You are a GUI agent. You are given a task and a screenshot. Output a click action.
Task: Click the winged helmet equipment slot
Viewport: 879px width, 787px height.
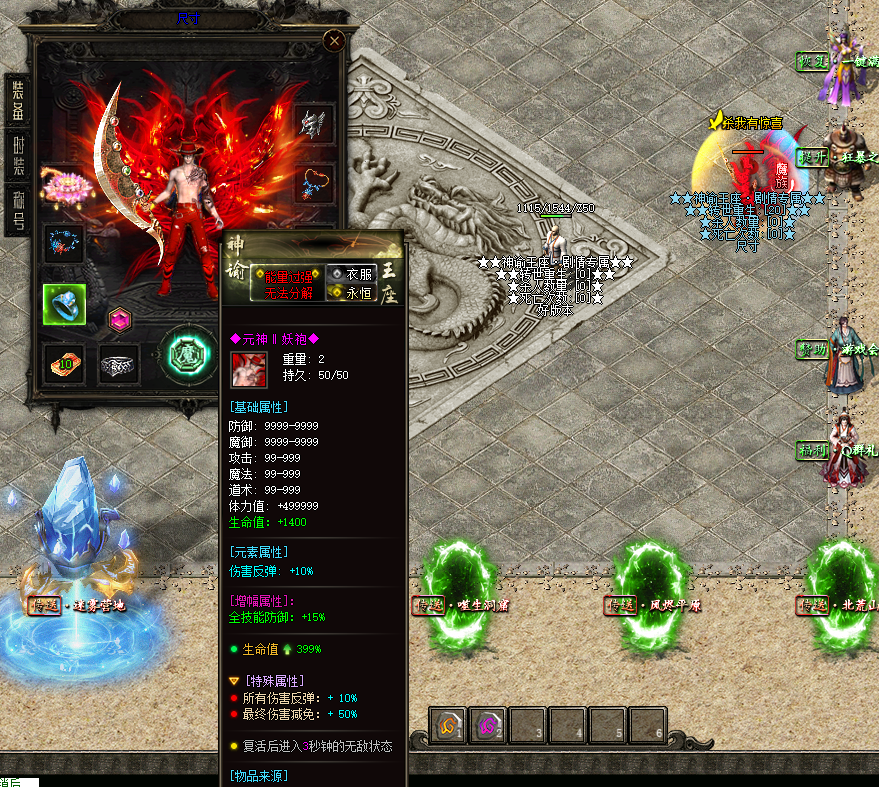pos(315,125)
